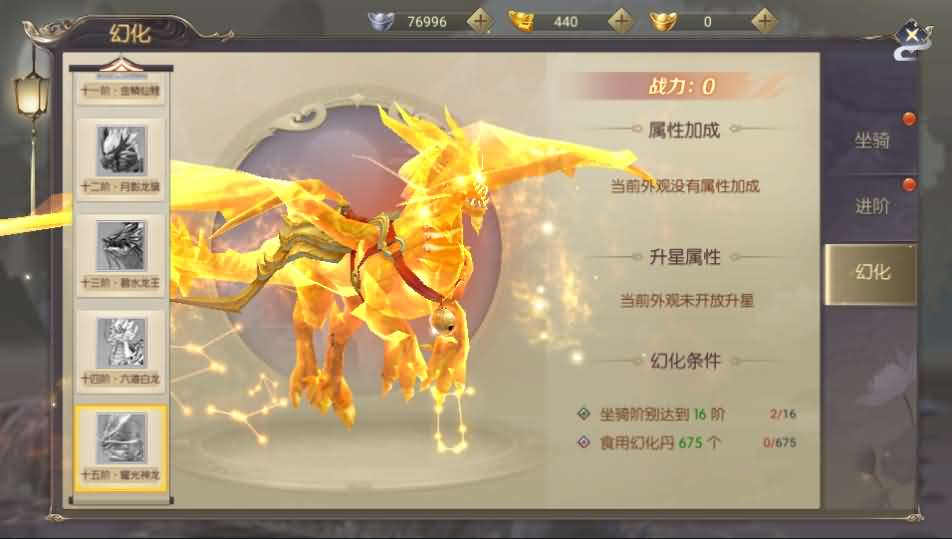Choose the 十二阶 月影龙狼 mount appearance
Viewport: 952px width, 539px height.
(120, 158)
